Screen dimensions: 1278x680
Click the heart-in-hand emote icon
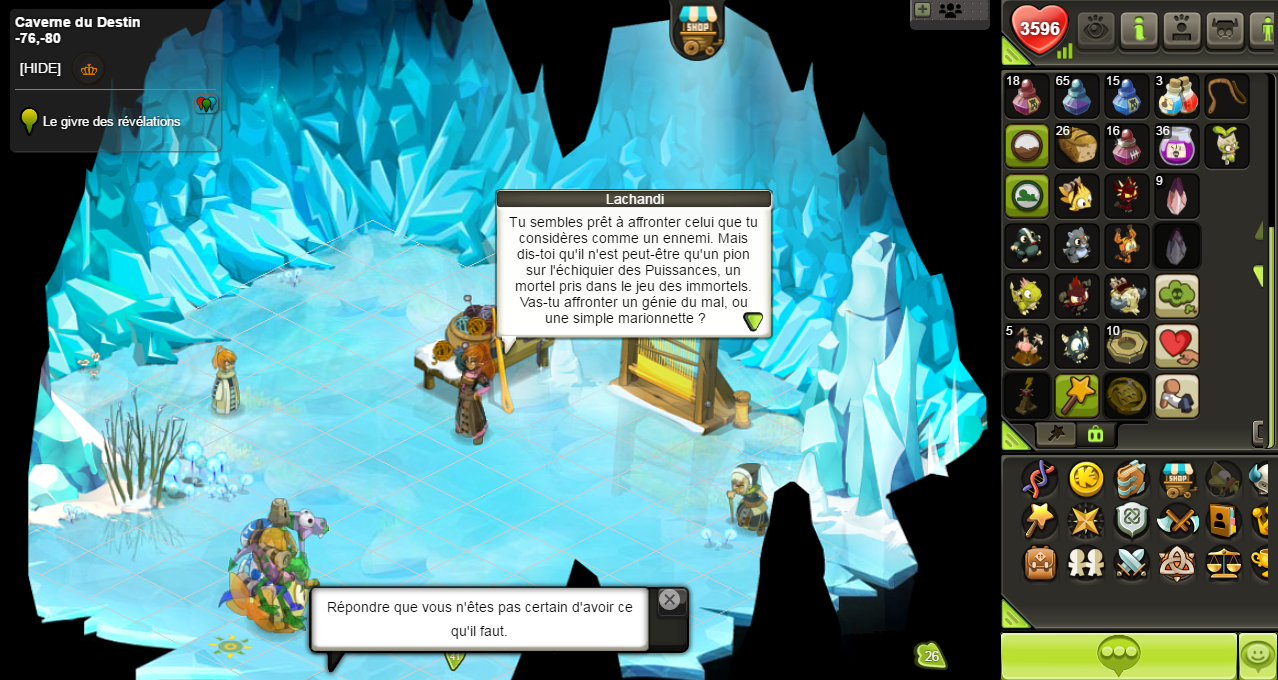[x=1176, y=346]
